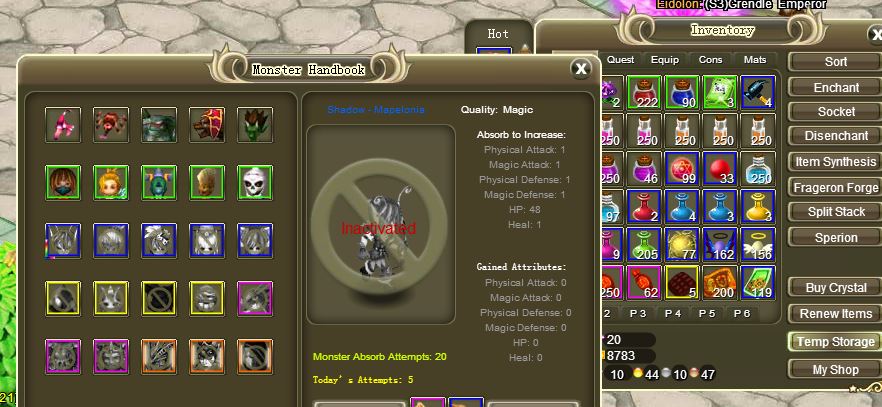
Task: Buy Crystal from the inventory panel
Action: pyautogui.click(x=835, y=288)
